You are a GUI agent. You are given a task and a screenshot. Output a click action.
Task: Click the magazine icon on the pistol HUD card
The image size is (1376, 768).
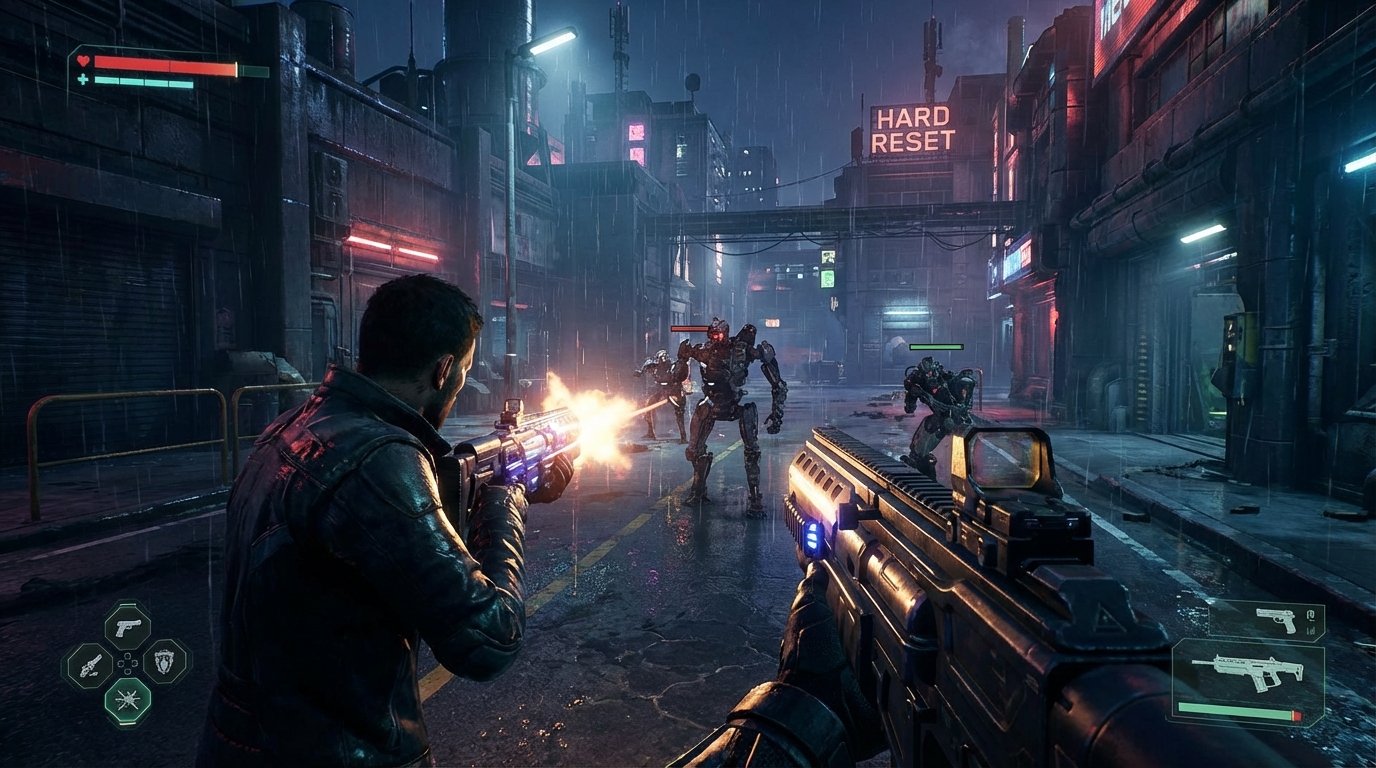[x=1311, y=616]
